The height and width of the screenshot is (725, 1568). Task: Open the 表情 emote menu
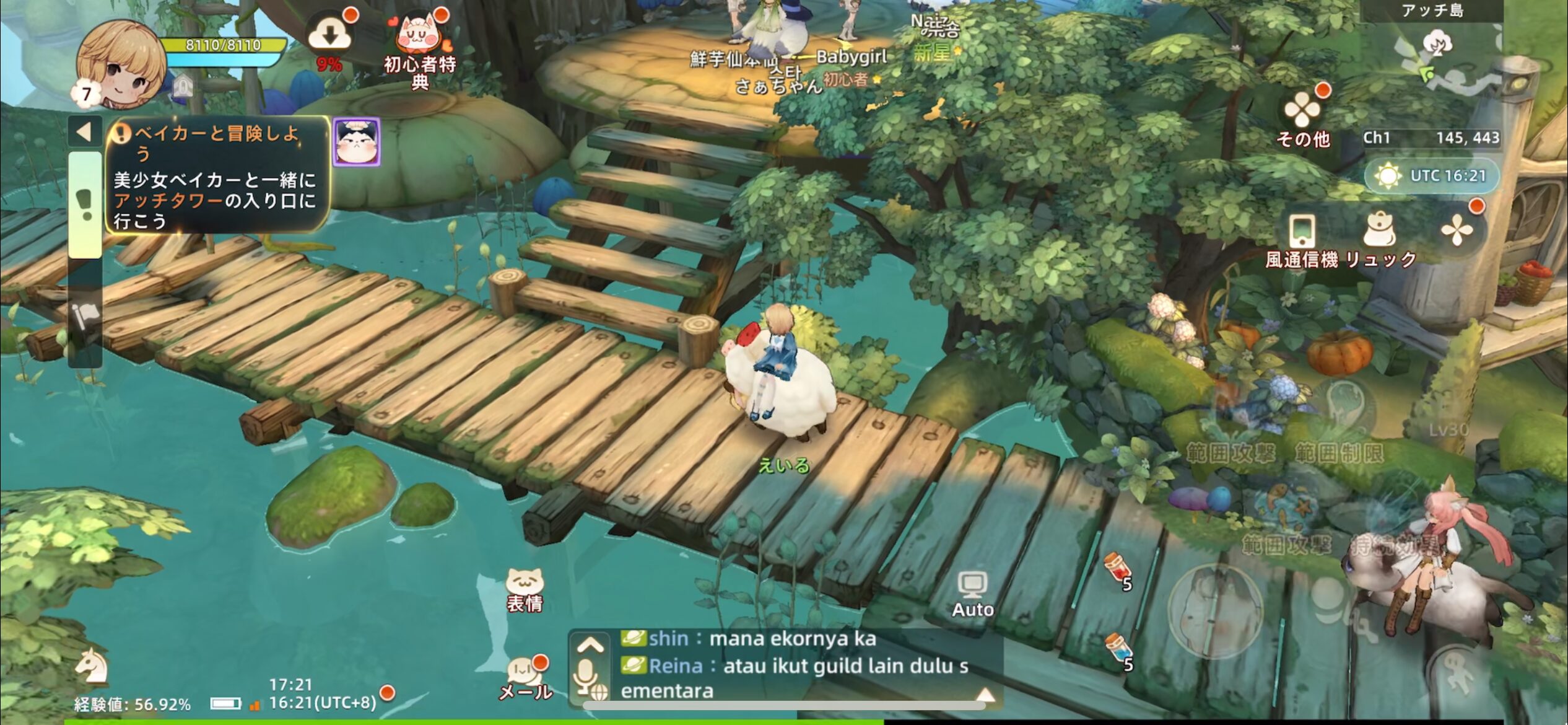(525, 591)
